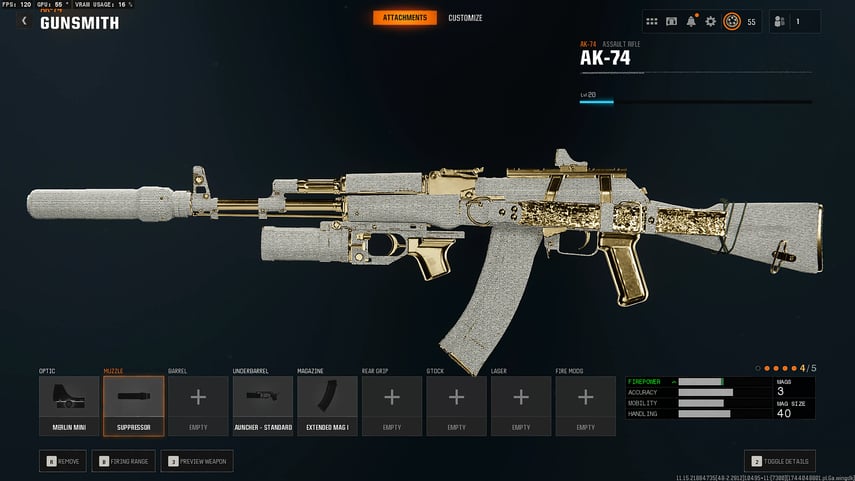Pick the empty Stock attachment slot
Image resolution: width=855 pixels, height=481 pixels.
click(456, 404)
